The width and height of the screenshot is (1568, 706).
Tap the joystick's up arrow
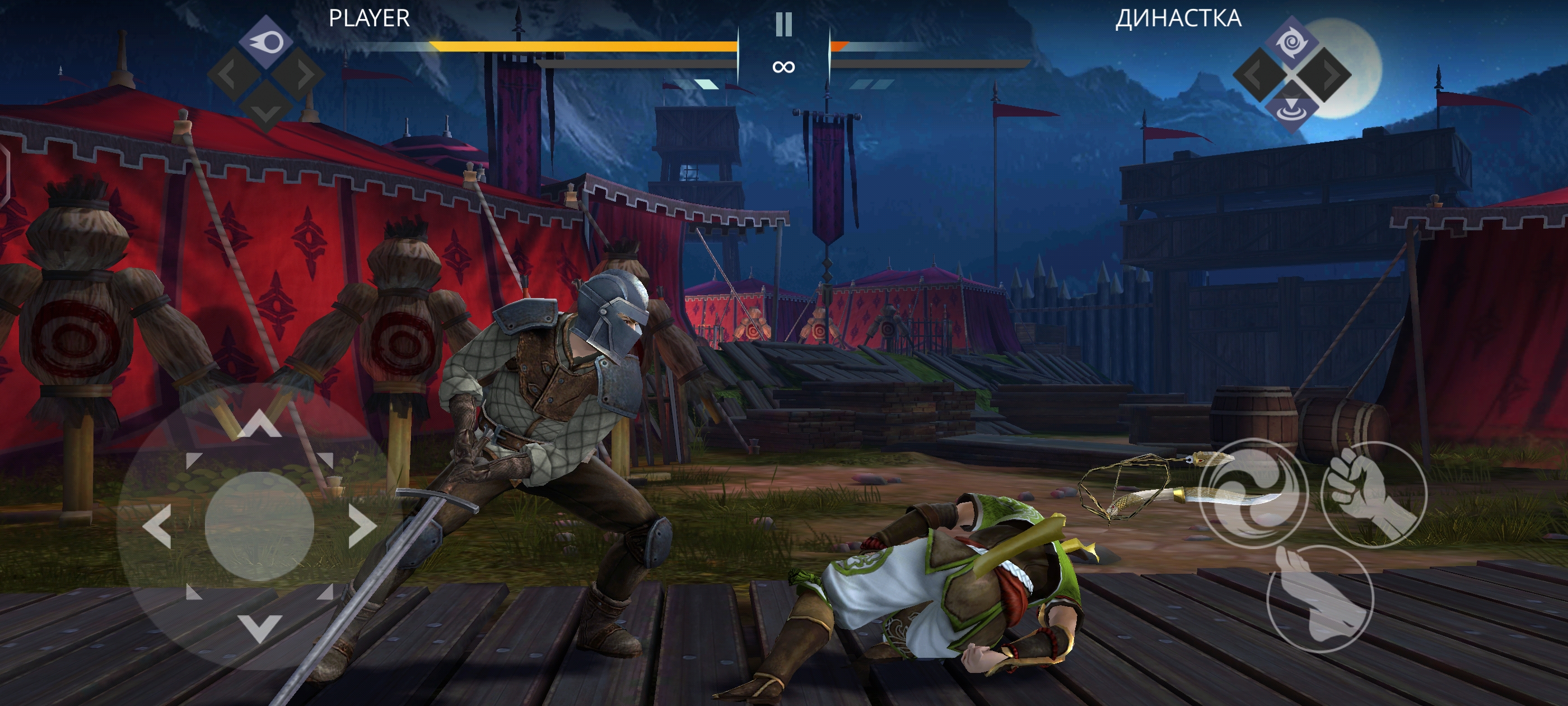(x=259, y=424)
